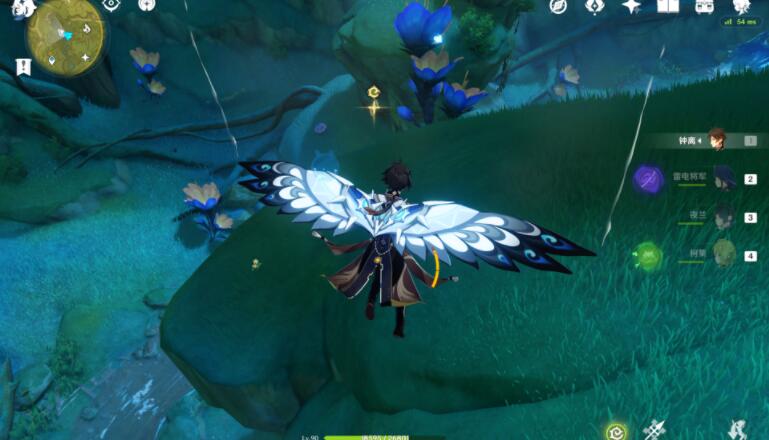
Task: Activate the green Dendro burst orb
Action: 648,256
